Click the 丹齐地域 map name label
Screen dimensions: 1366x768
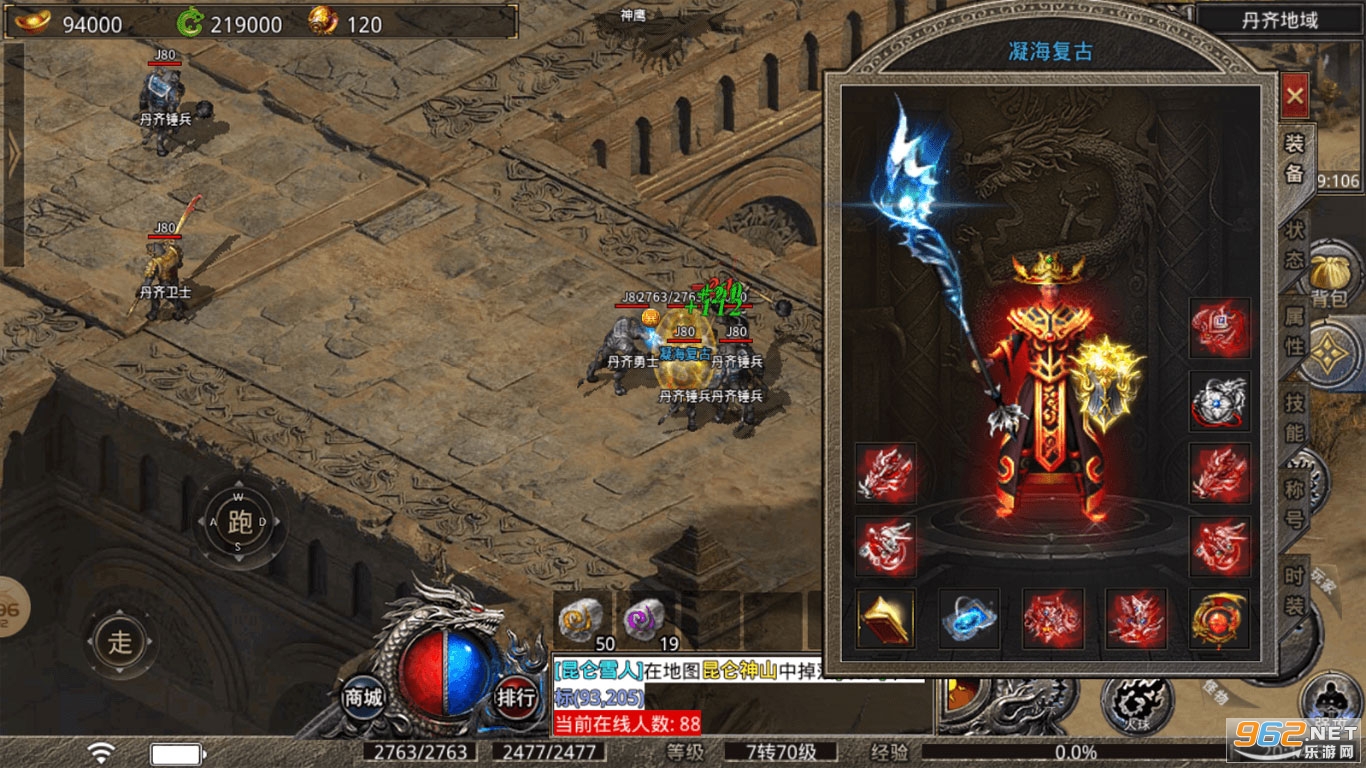(x=1279, y=20)
